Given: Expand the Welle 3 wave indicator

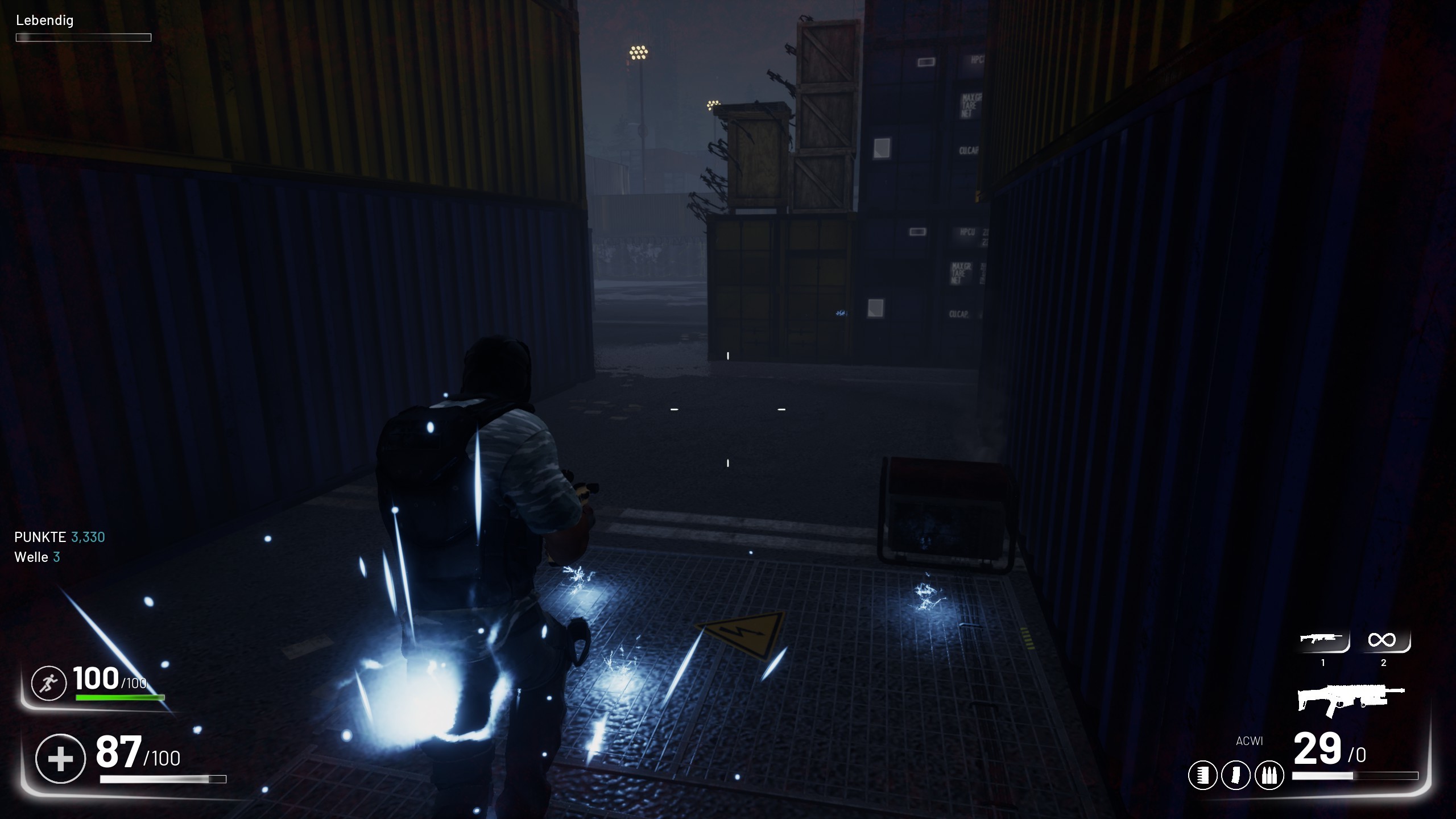Looking at the screenshot, I should coord(38,558).
